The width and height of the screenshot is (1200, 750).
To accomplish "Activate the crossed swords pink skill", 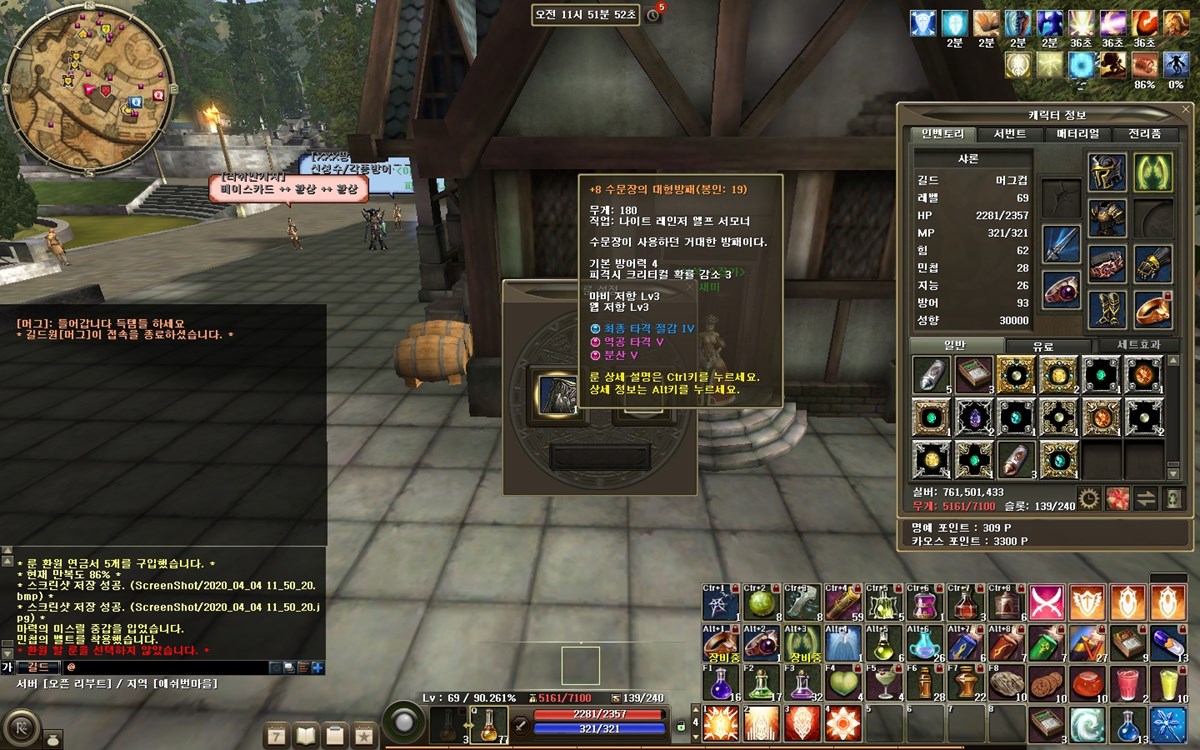I will [x=1045, y=603].
